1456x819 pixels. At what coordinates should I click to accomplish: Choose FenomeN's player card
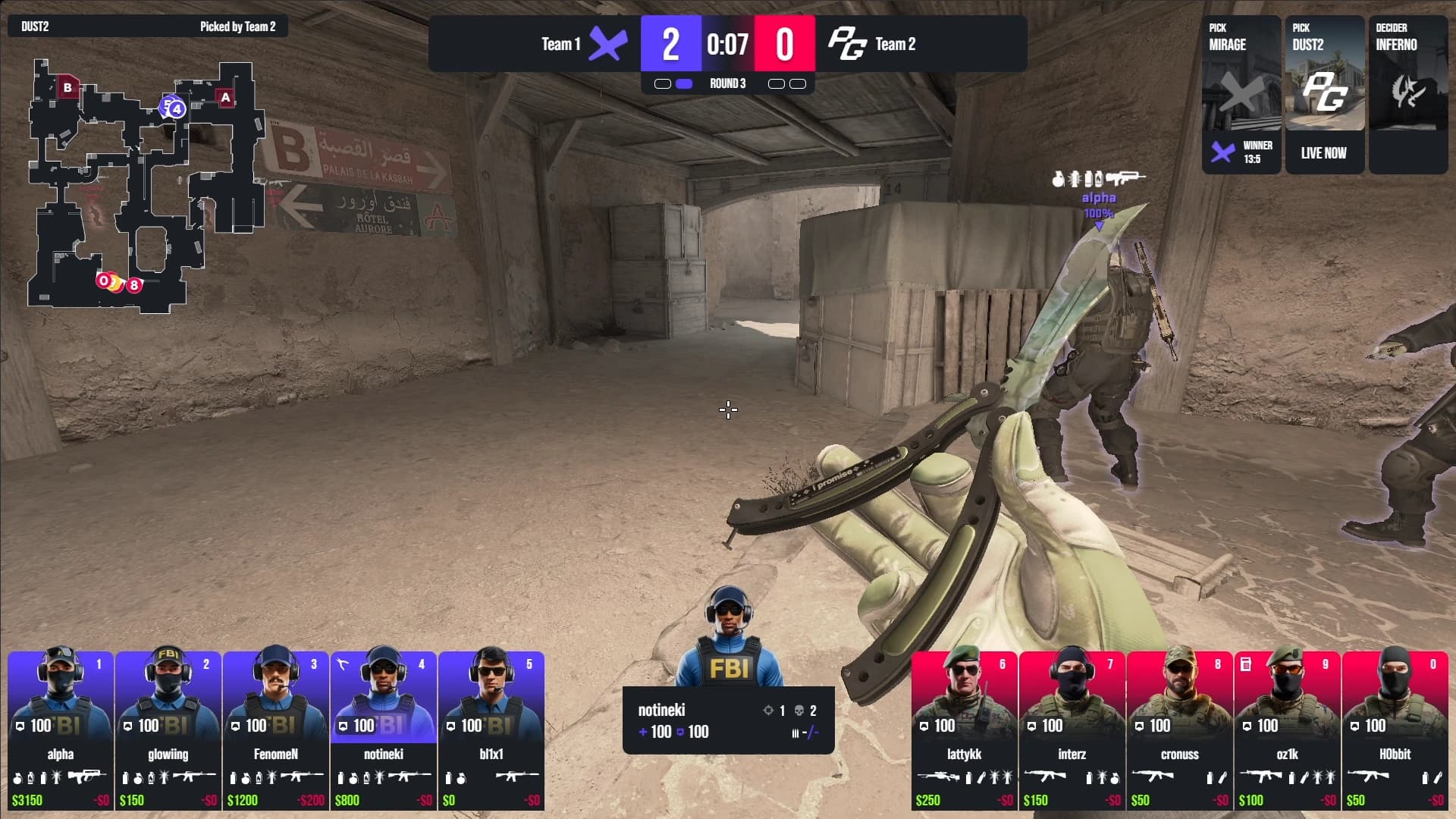(x=276, y=730)
